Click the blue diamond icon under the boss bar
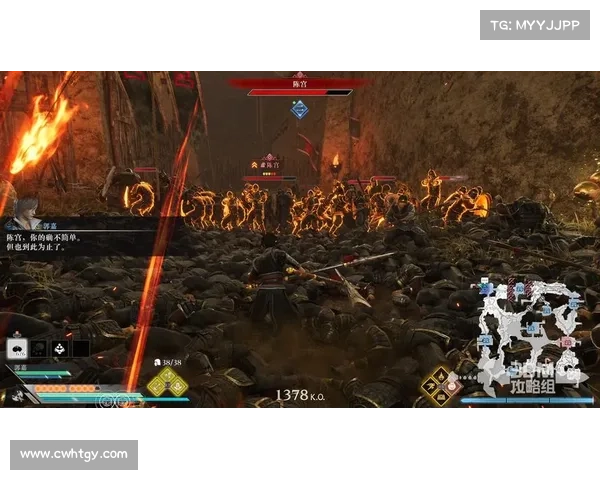Screen dimensions: 600x480 tap(299, 109)
